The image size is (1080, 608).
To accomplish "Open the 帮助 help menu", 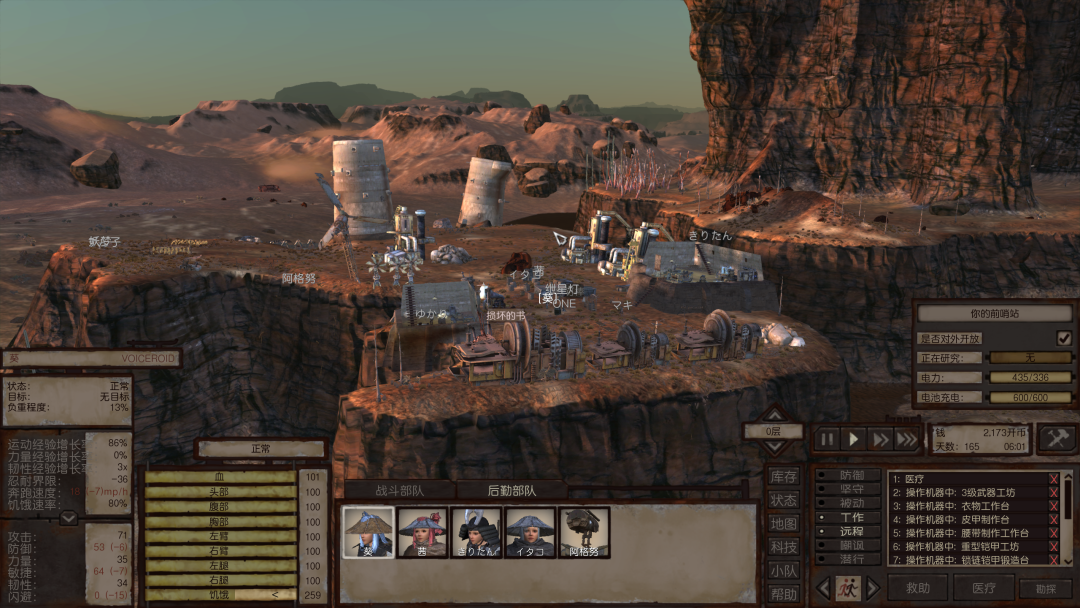I will 784,593.
